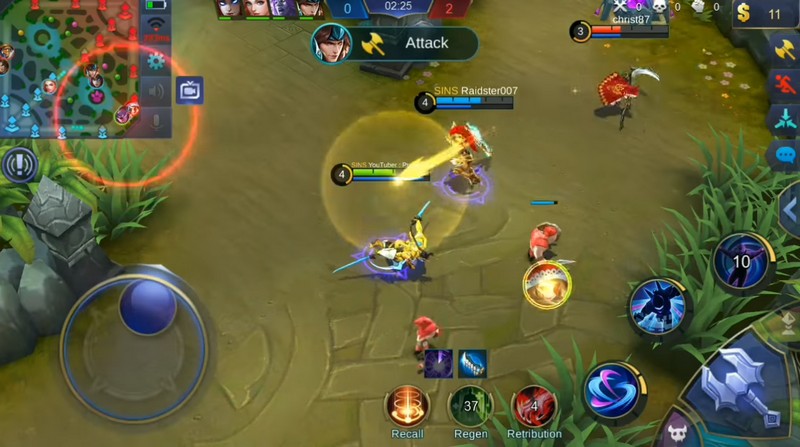The image size is (800, 447).
Task: Buy the recommended item in yellow ring
Action: (x=547, y=284)
